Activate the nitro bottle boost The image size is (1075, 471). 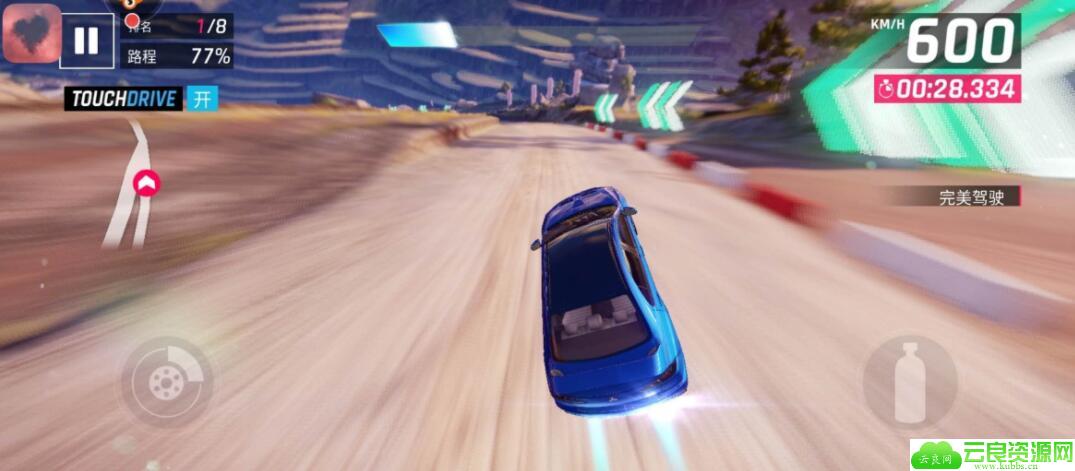[909, 382]
